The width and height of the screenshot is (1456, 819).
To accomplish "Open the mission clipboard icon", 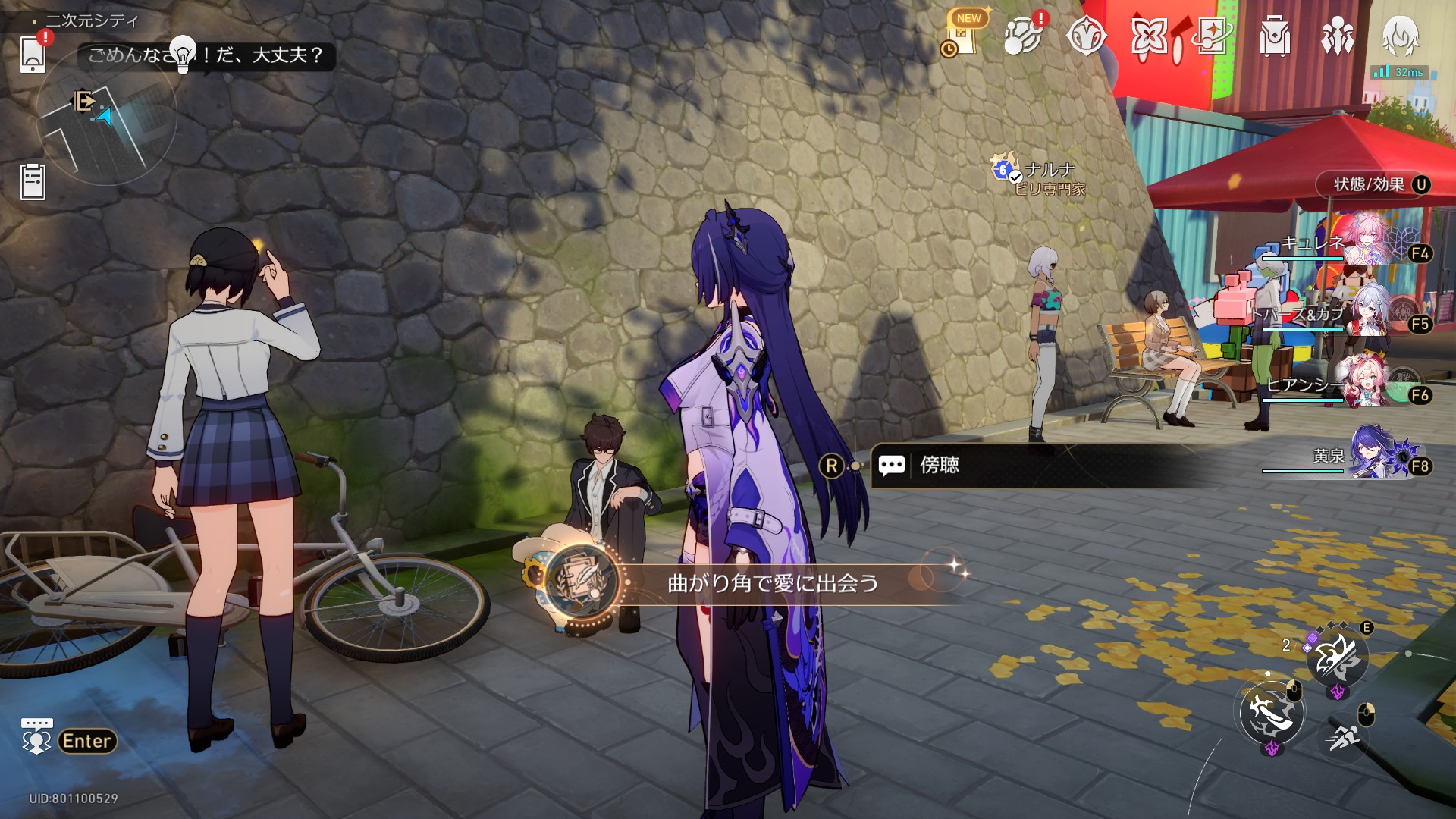I will pyautogui.click(x=33, y=182).
